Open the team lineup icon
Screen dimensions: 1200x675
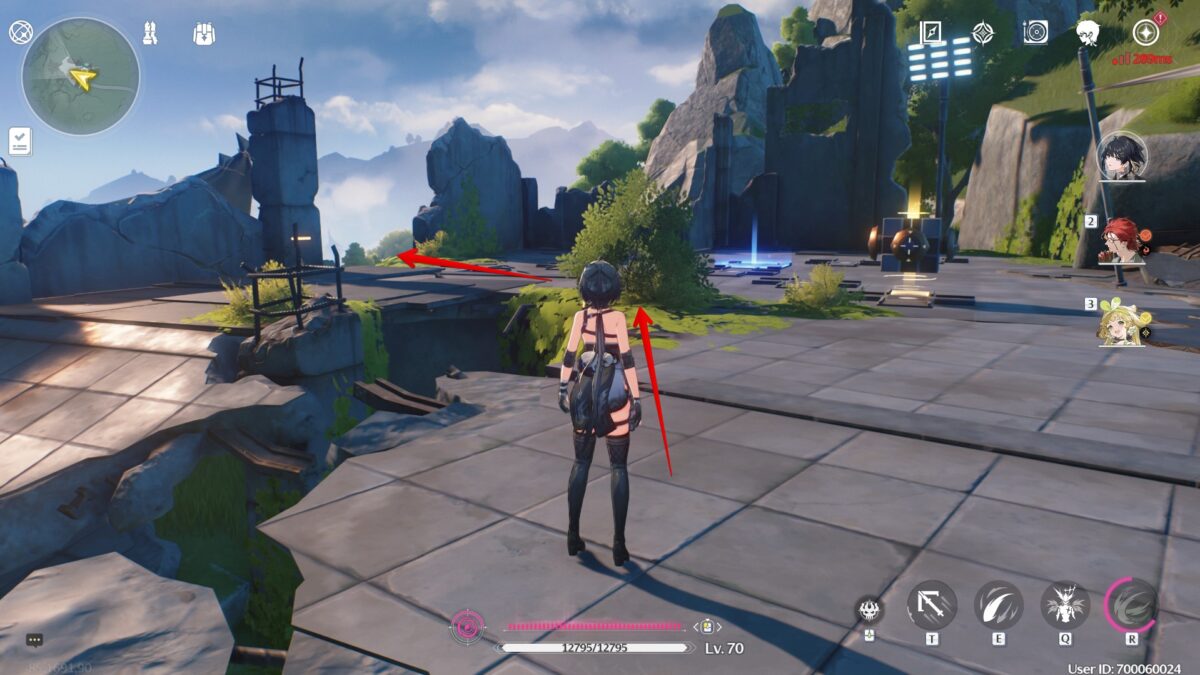pos(151,32)
